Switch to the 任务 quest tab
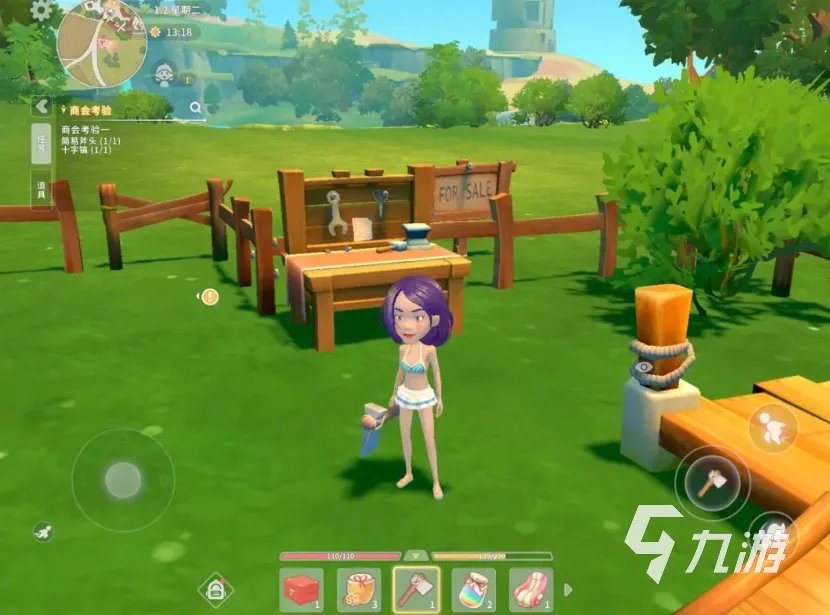Image resolution: width=830 pixels, height=615 pixels. coord(41,145)
